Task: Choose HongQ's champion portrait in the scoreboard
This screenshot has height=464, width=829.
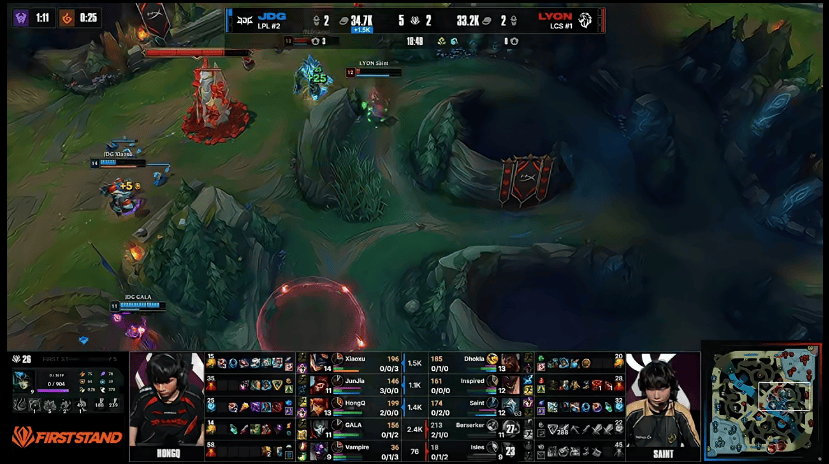Action: (320, 408)
